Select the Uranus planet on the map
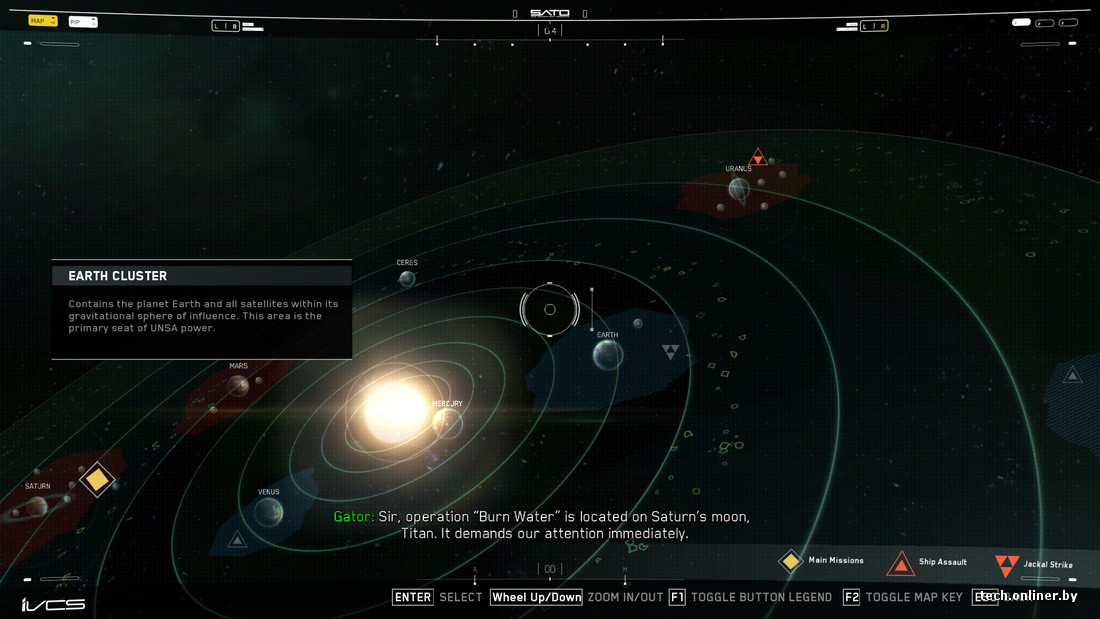Image resolution: width=1100 pixels, height=619 pixels. point(739,187)
